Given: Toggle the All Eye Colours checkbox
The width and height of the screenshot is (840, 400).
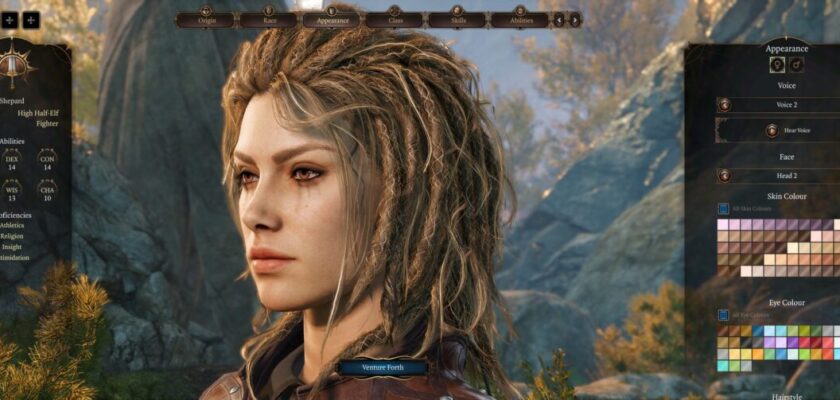Looking at the screenshot, I should tap(723, 315).
